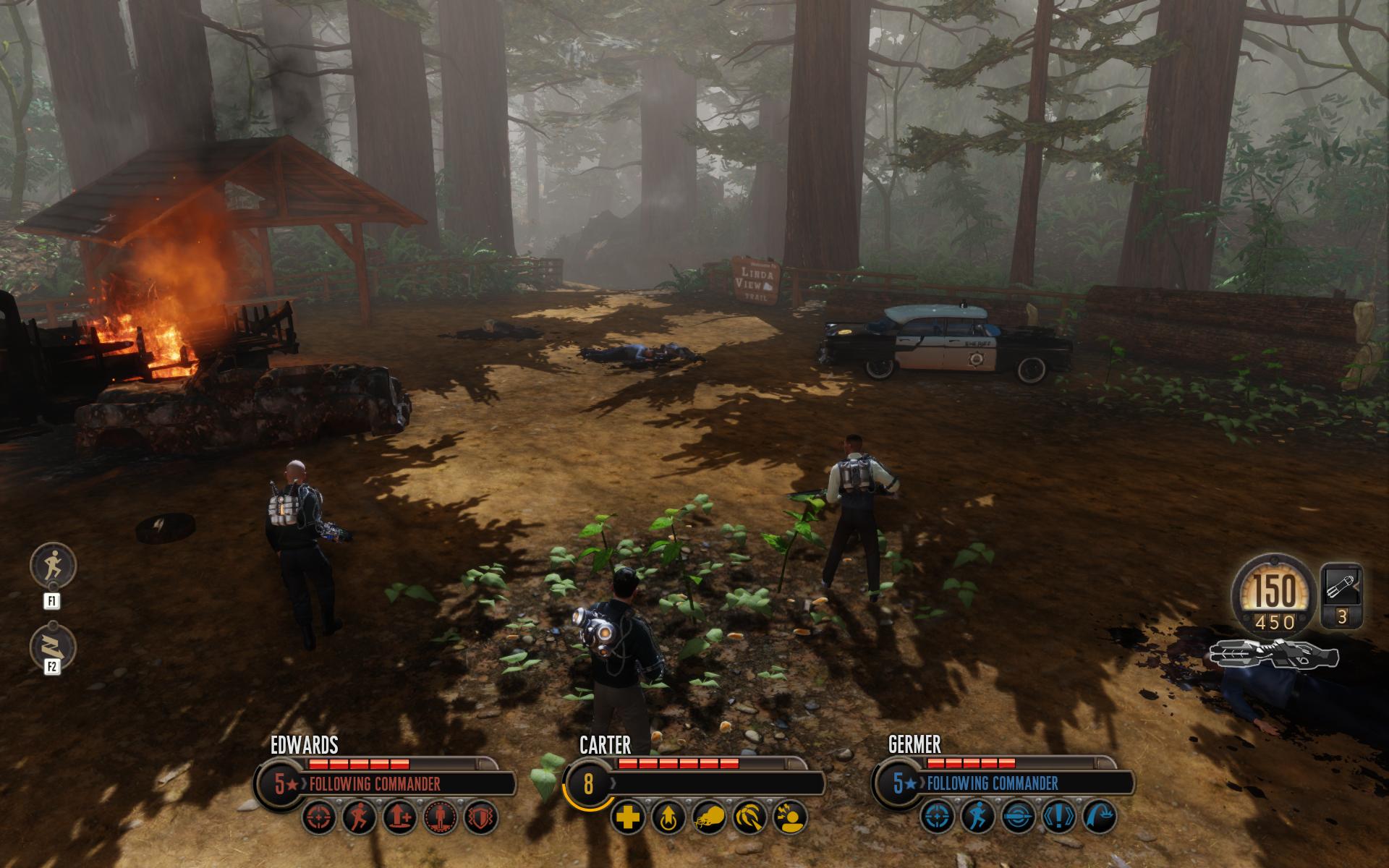Select Edwards' red running figure ability
Viewport: 1389px width, 868px height.
point(358,818)
